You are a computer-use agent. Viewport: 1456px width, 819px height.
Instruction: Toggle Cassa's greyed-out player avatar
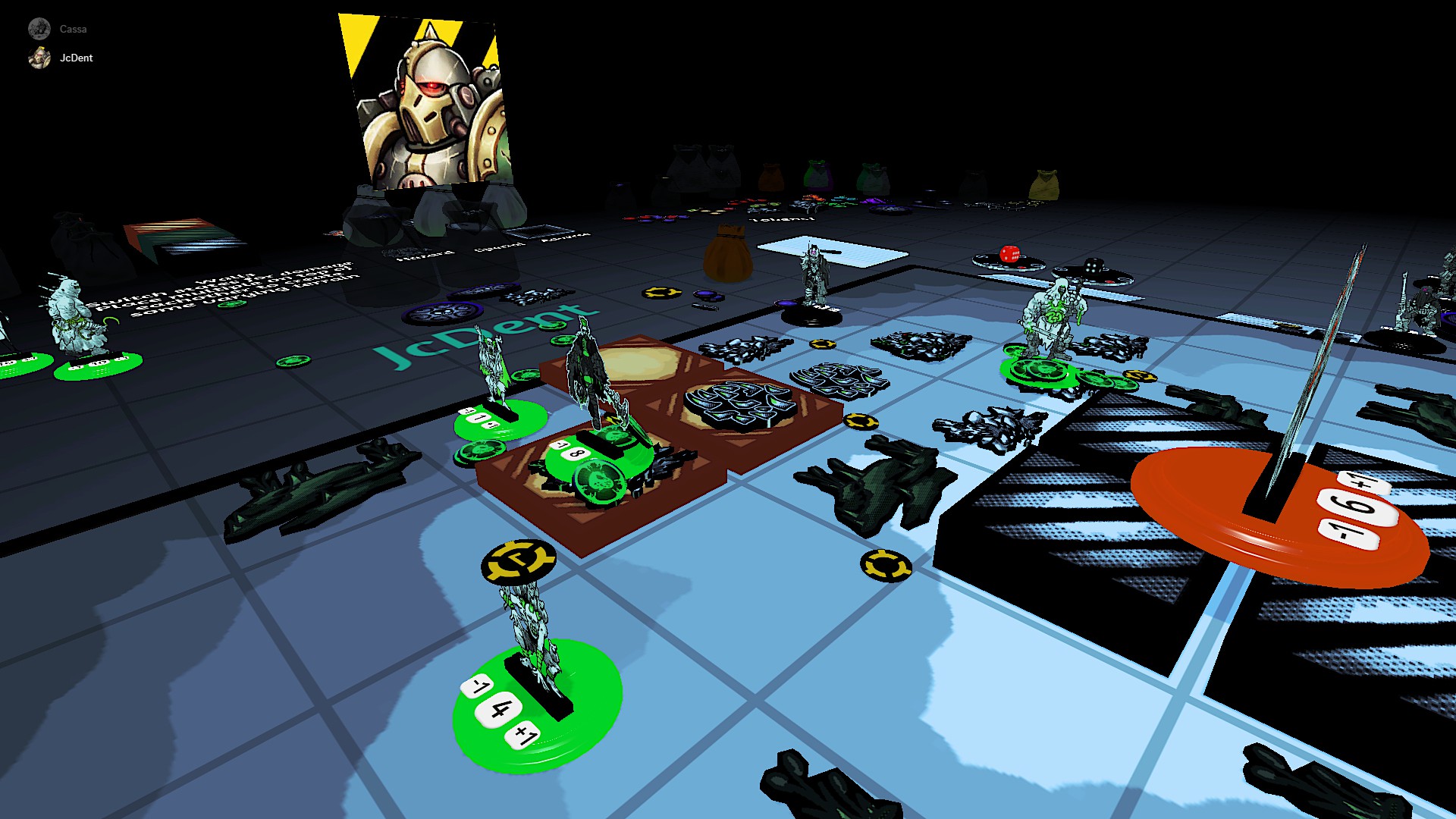(38, 28)
